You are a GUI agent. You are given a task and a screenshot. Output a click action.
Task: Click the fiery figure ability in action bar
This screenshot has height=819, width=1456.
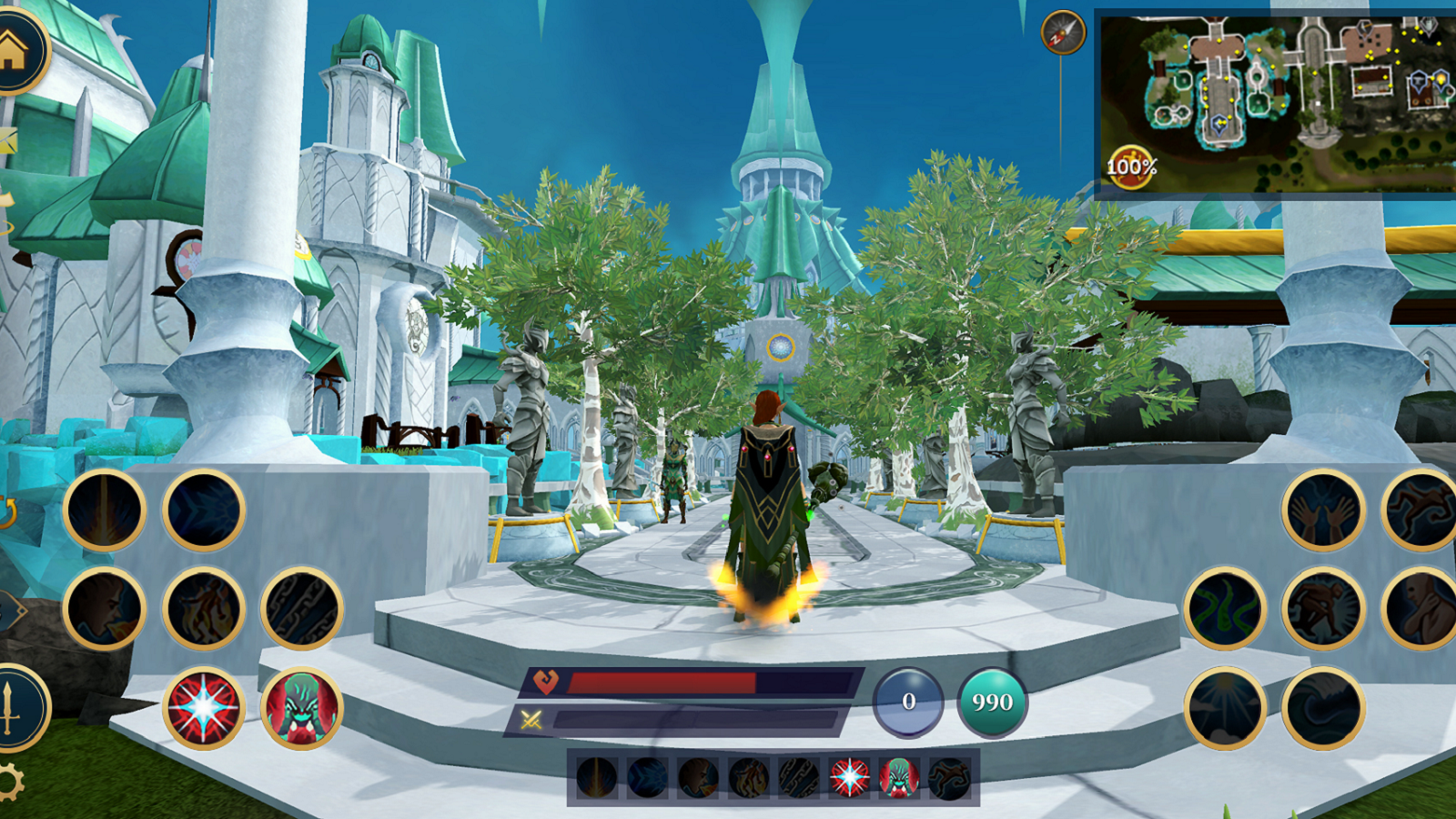tap(749, 778)
